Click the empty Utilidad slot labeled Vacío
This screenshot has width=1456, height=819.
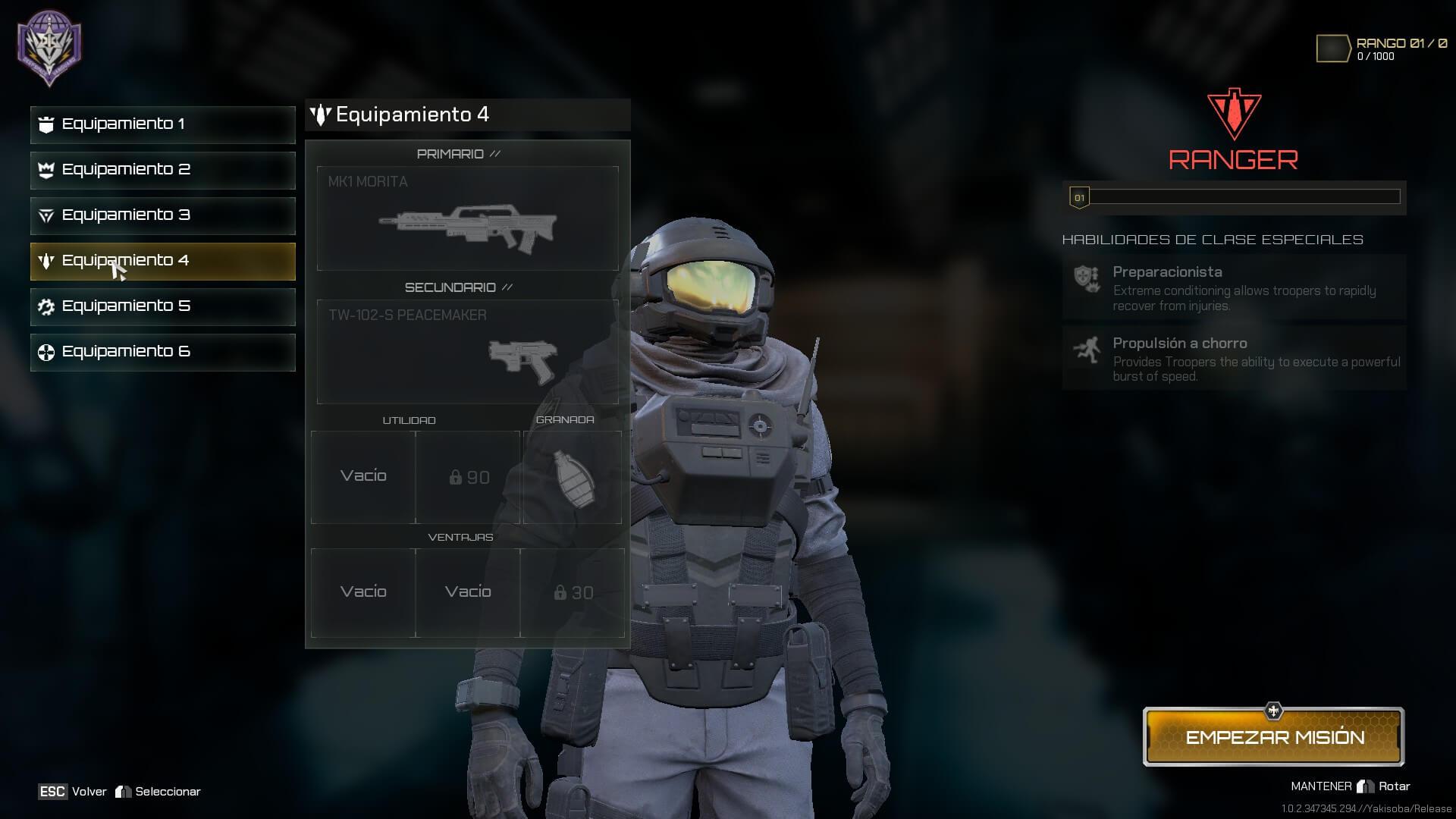[363, 477]
